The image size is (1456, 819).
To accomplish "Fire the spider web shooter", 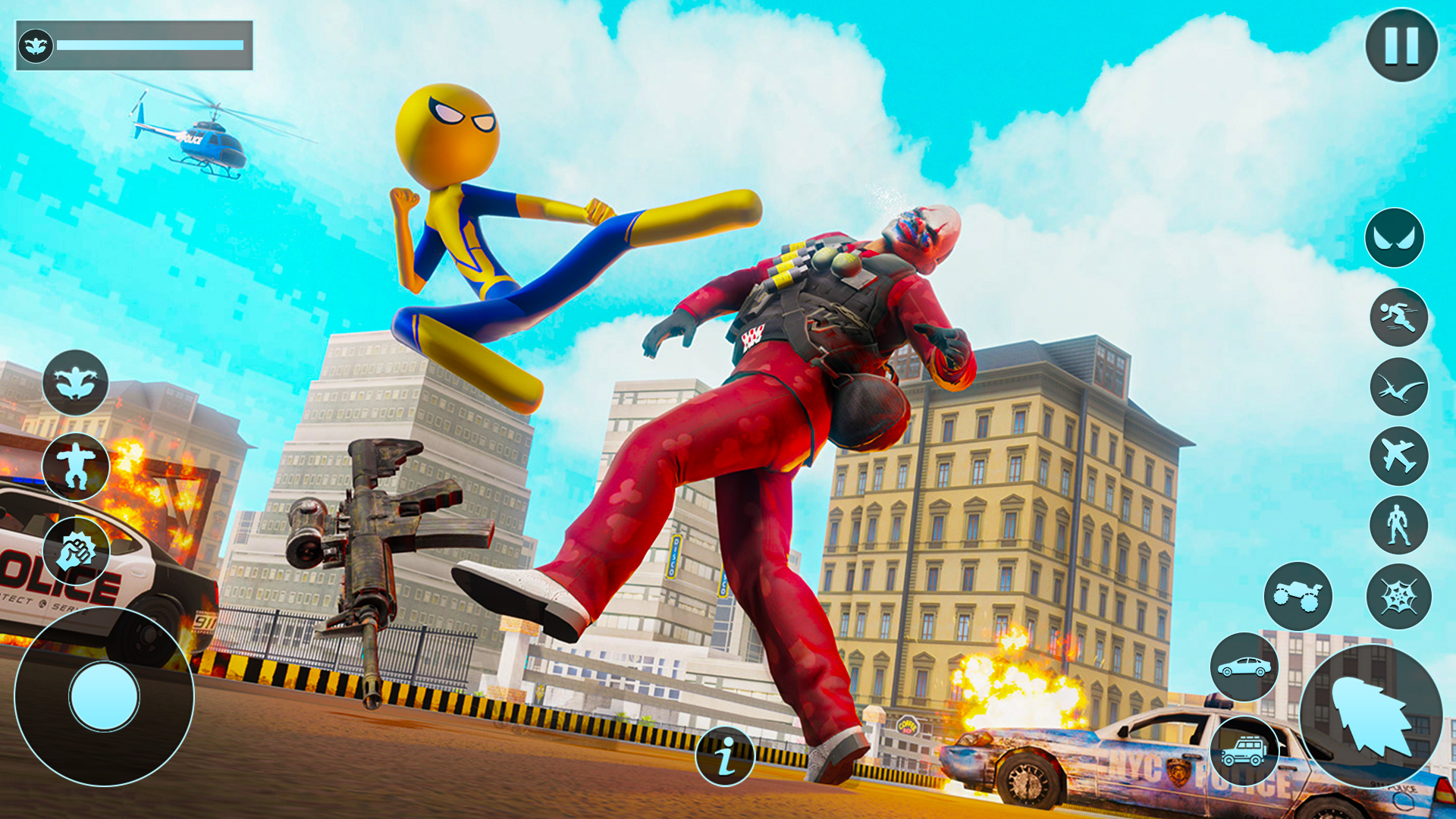I will point(78,548).
